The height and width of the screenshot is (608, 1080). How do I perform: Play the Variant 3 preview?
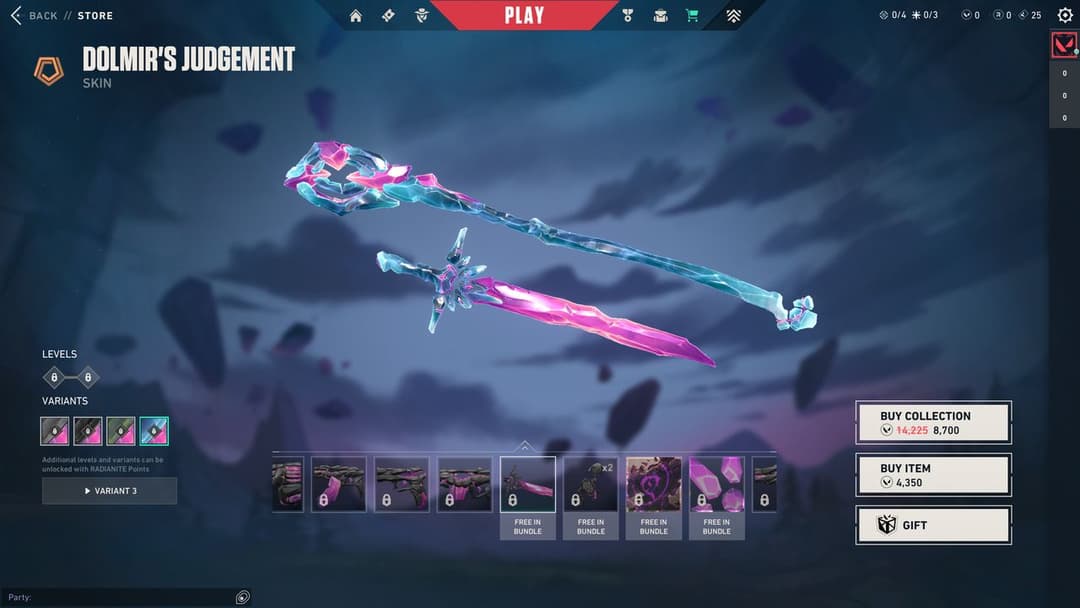point(110,491)
